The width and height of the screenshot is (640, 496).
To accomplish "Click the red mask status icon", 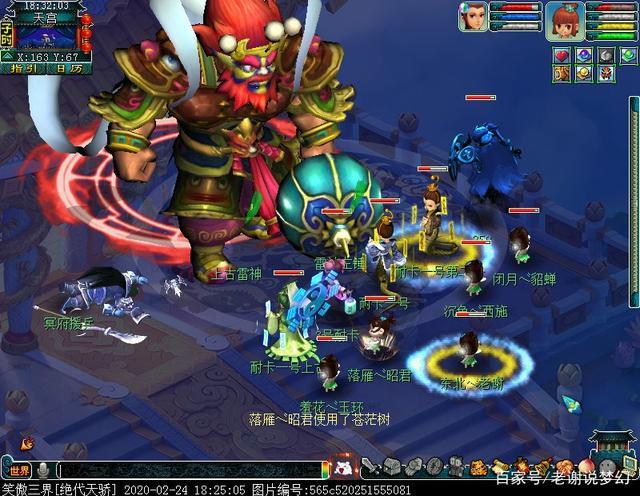I will 605,74.
